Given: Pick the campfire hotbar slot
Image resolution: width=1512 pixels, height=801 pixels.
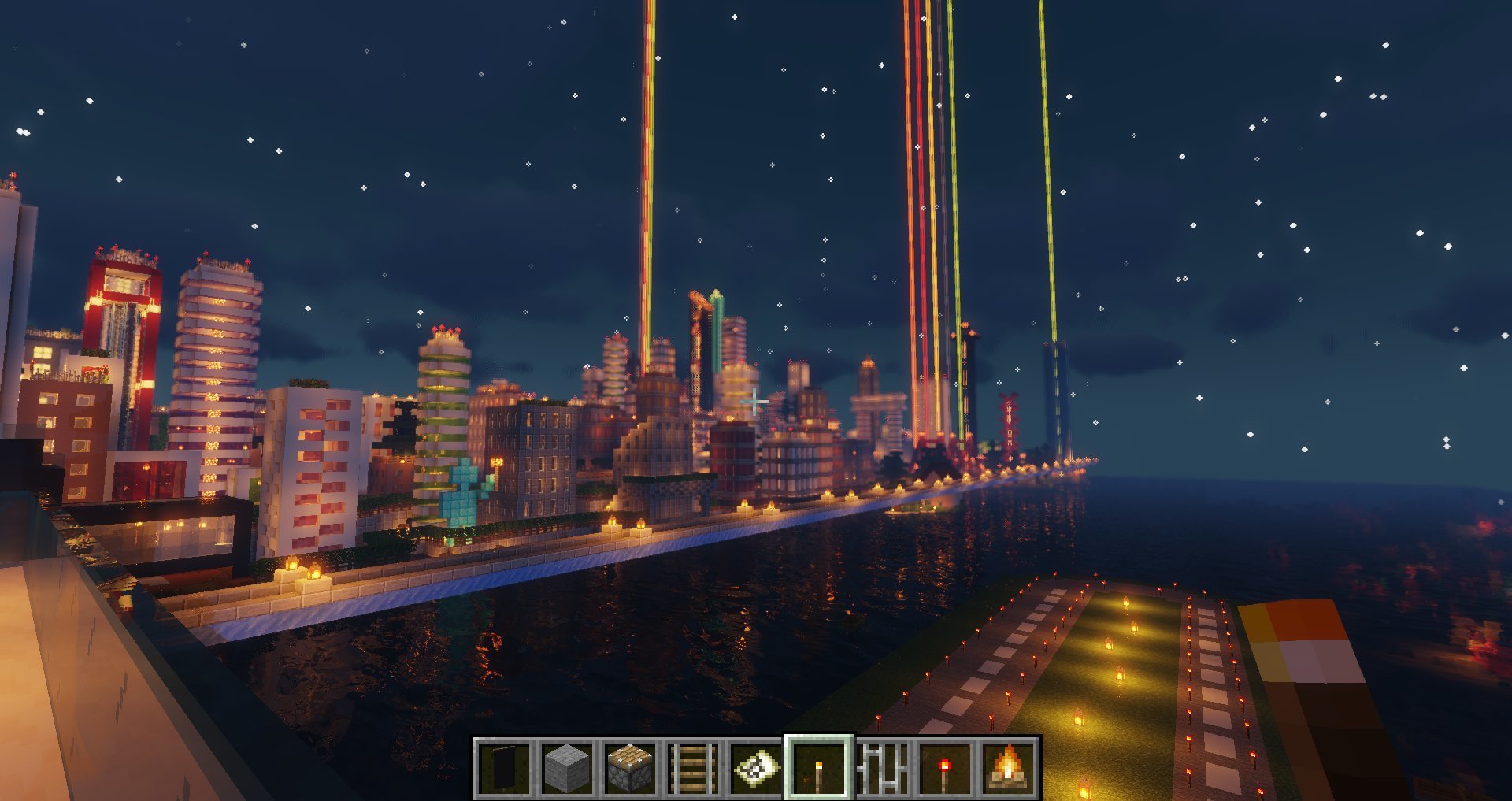Looking at the screenshot, I should click(1008, 767).
